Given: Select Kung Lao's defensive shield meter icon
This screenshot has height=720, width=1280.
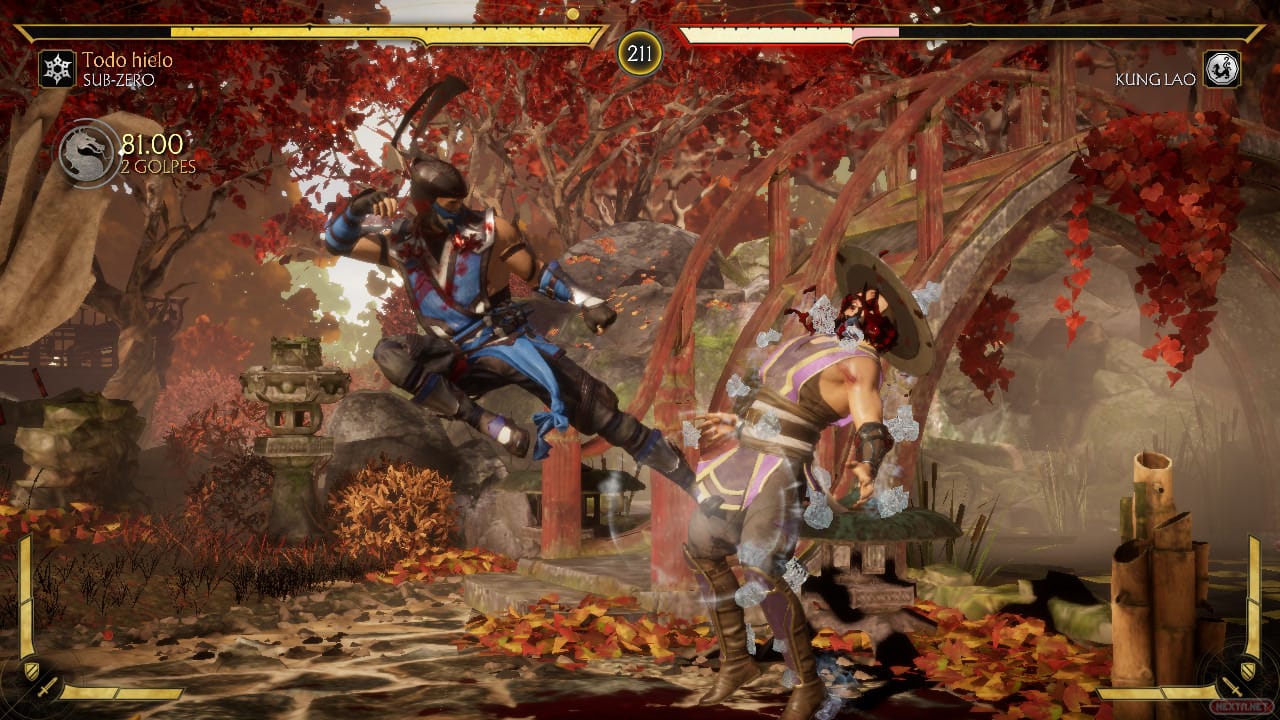Looking at the screenshot, I should [1247, 670].
